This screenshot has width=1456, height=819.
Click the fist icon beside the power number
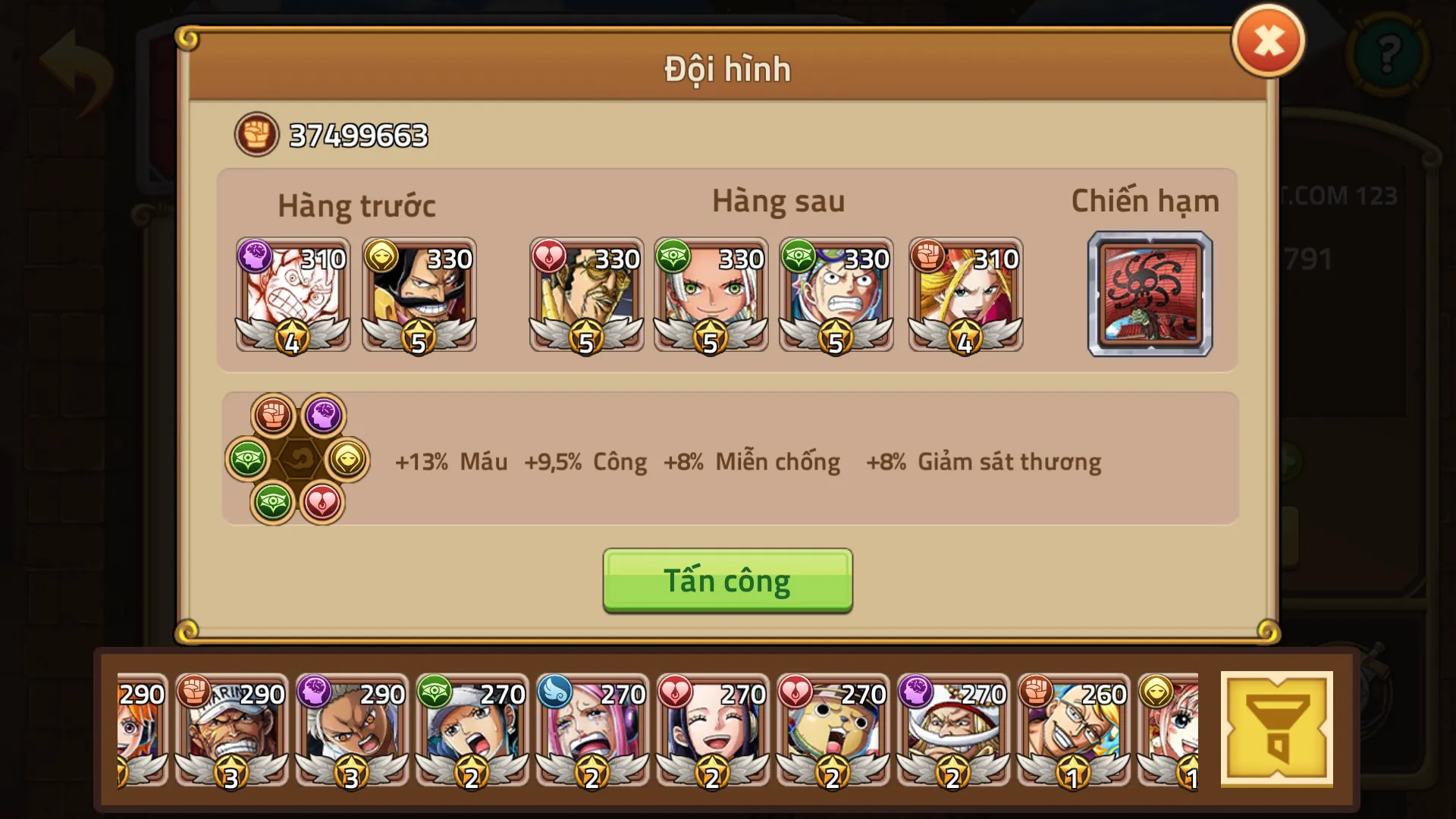click(256, 133)
